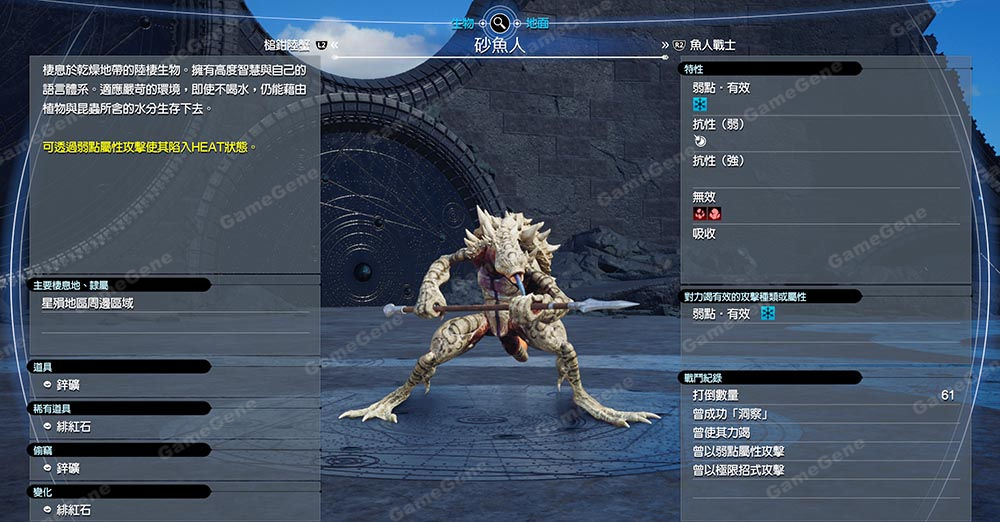Click the icon under 抗性（弱）
The width and height of the screenshot is (1000, 522).
[x=699, y=142]
